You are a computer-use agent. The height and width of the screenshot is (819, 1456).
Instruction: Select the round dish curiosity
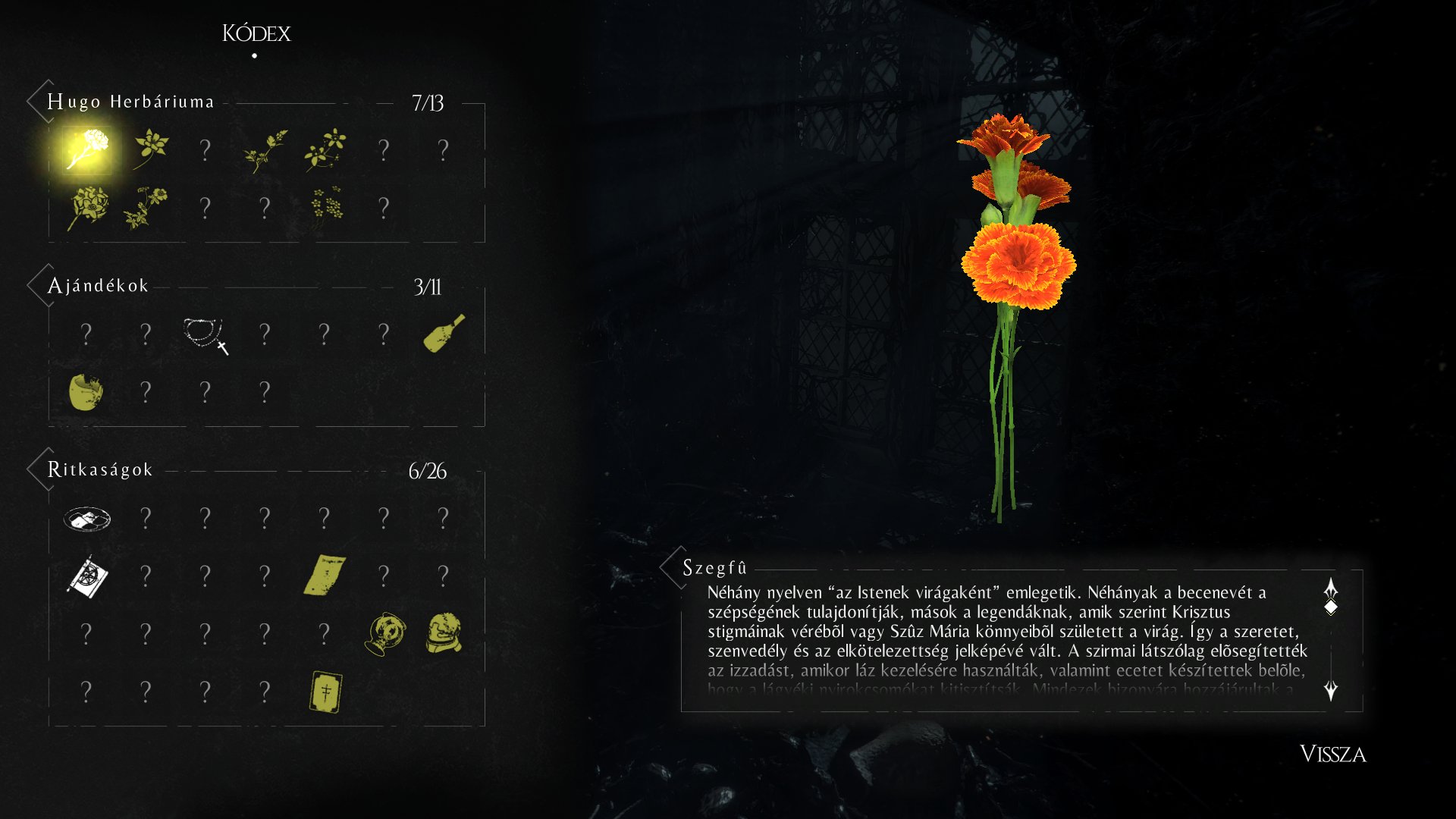pos(86,519)
